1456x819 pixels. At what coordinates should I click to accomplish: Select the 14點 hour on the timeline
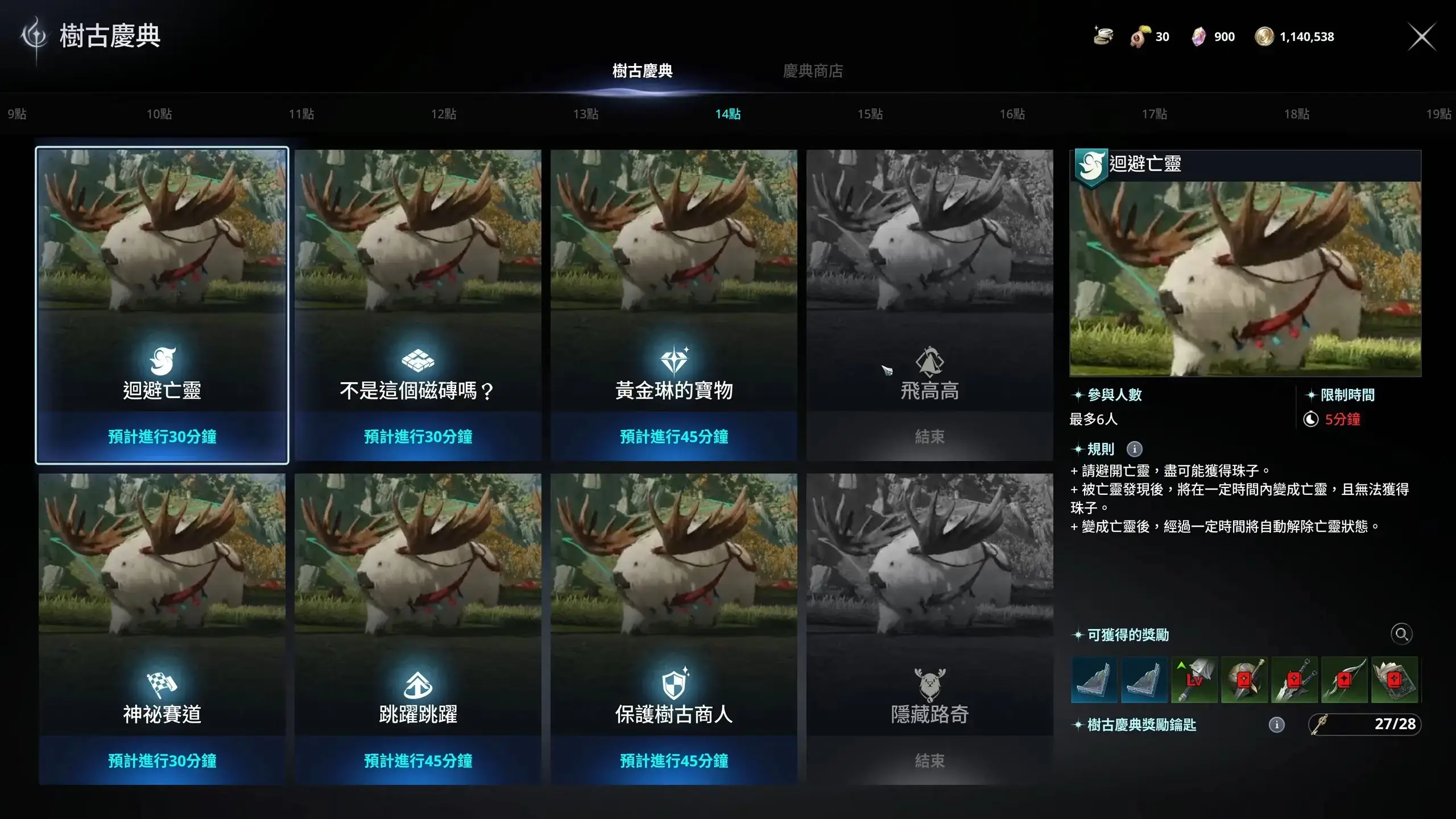tap(729, 114)
